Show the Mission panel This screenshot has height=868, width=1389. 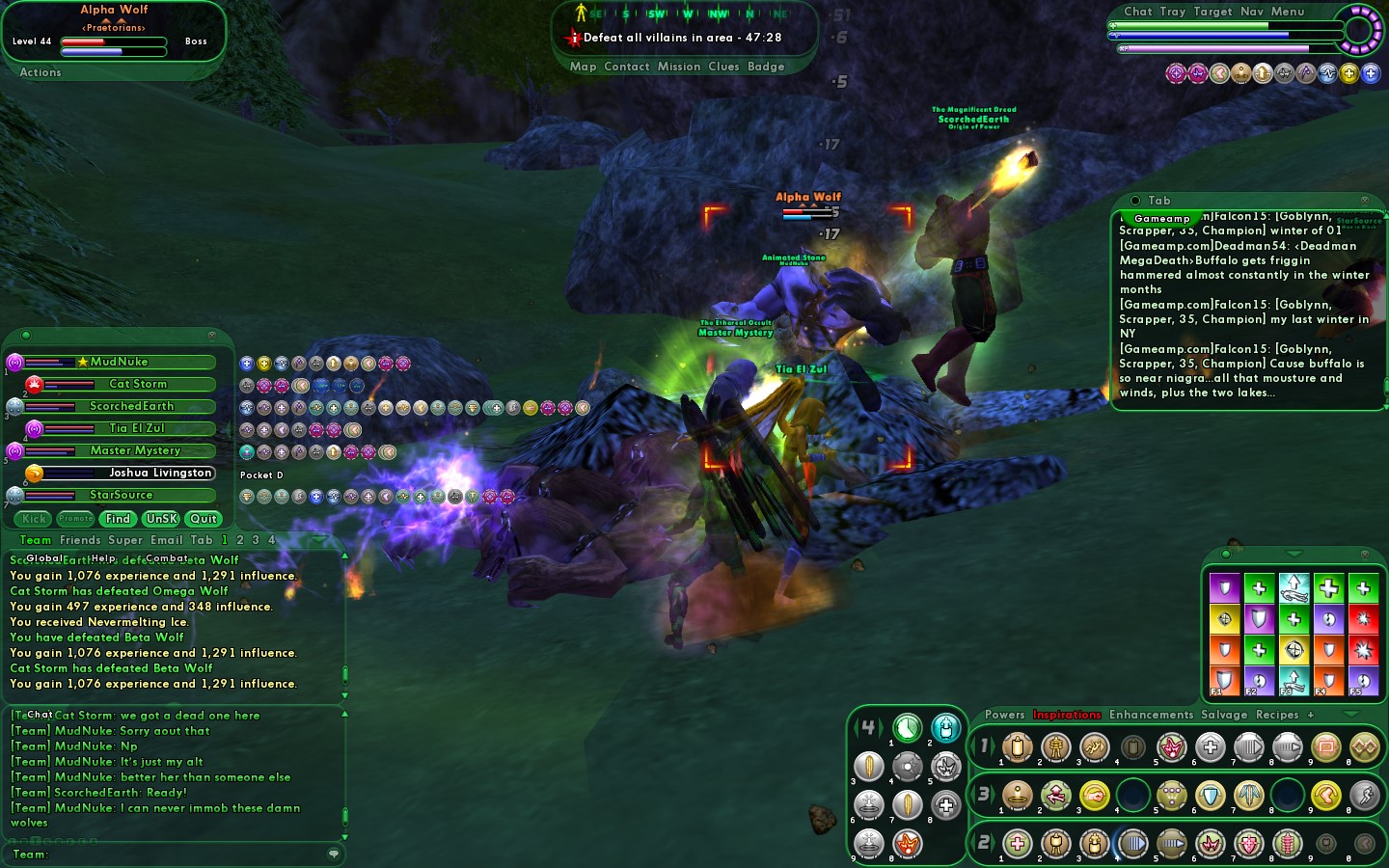tap(679, 67)
